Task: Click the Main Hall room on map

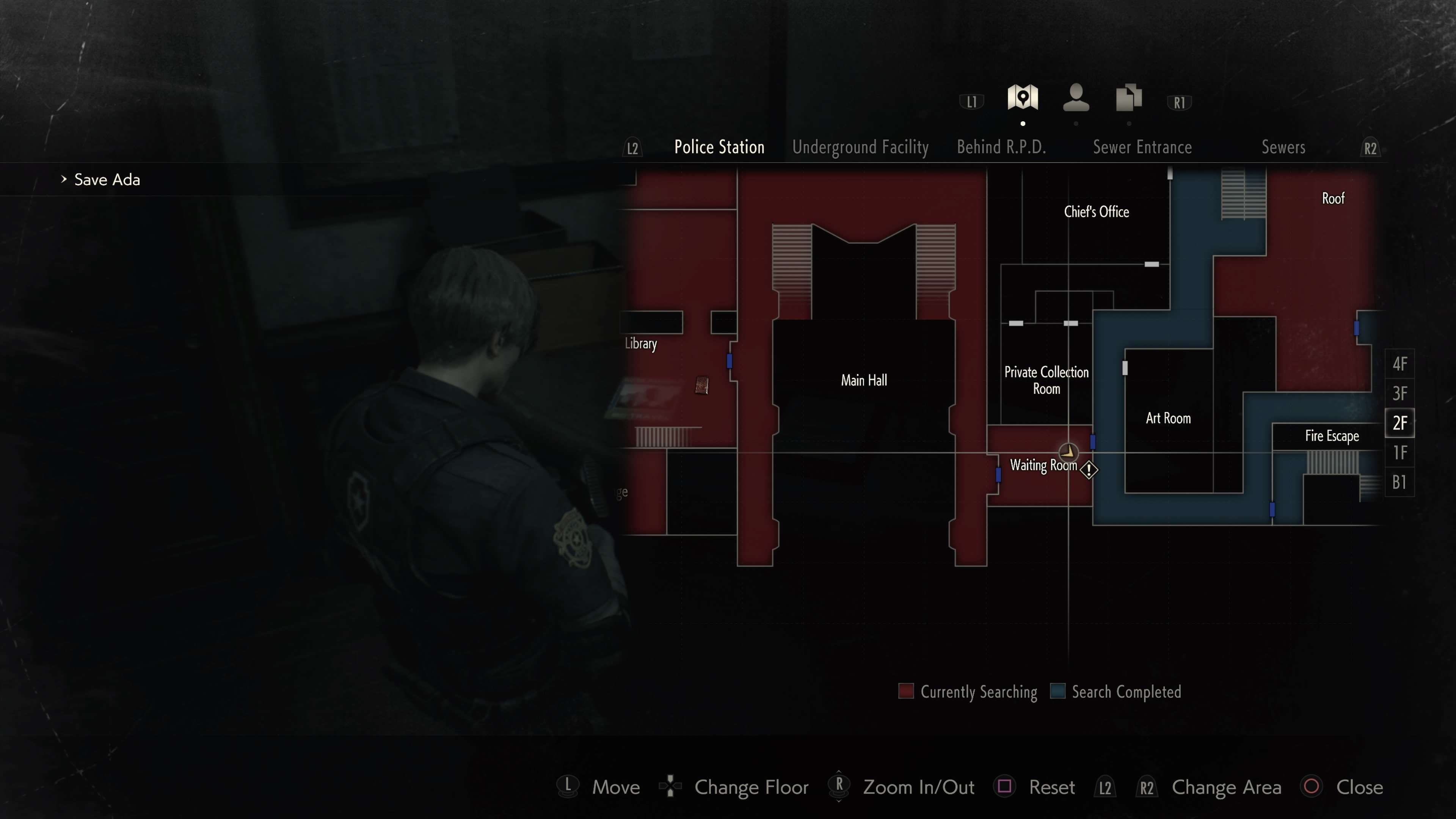Action: point(864,380)
